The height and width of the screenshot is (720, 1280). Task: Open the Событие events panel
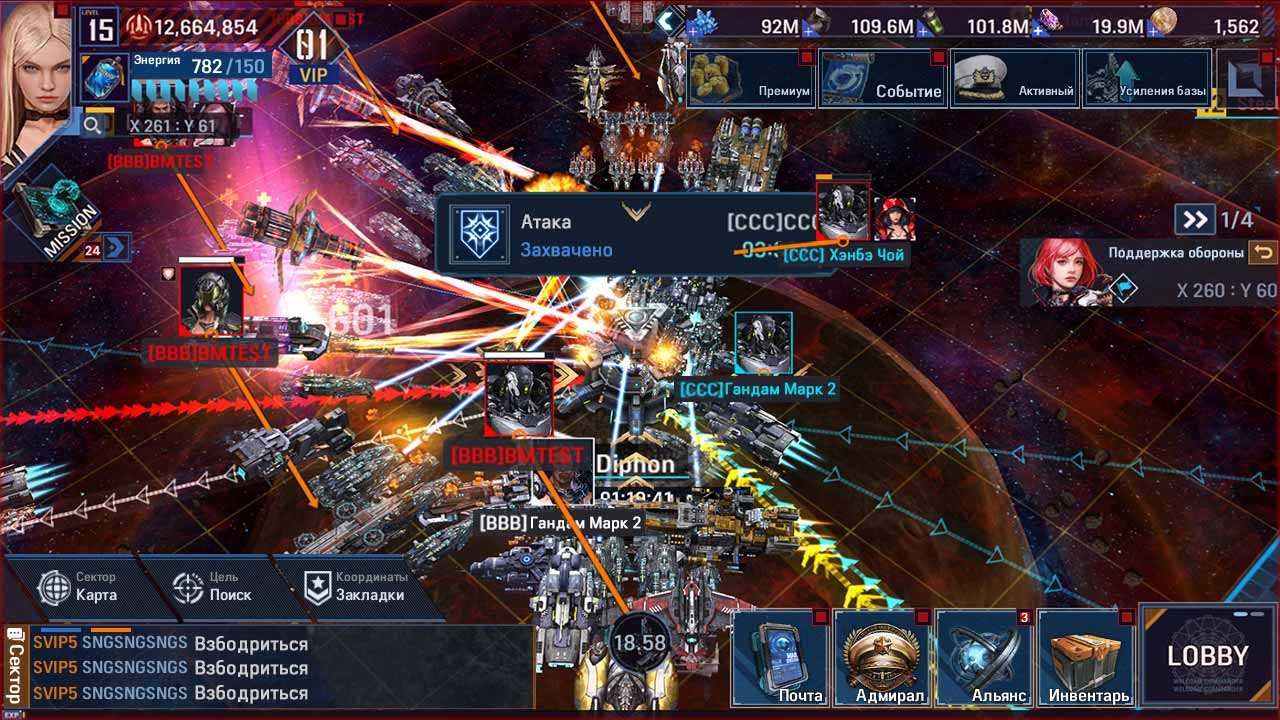(x=882, y=78)
